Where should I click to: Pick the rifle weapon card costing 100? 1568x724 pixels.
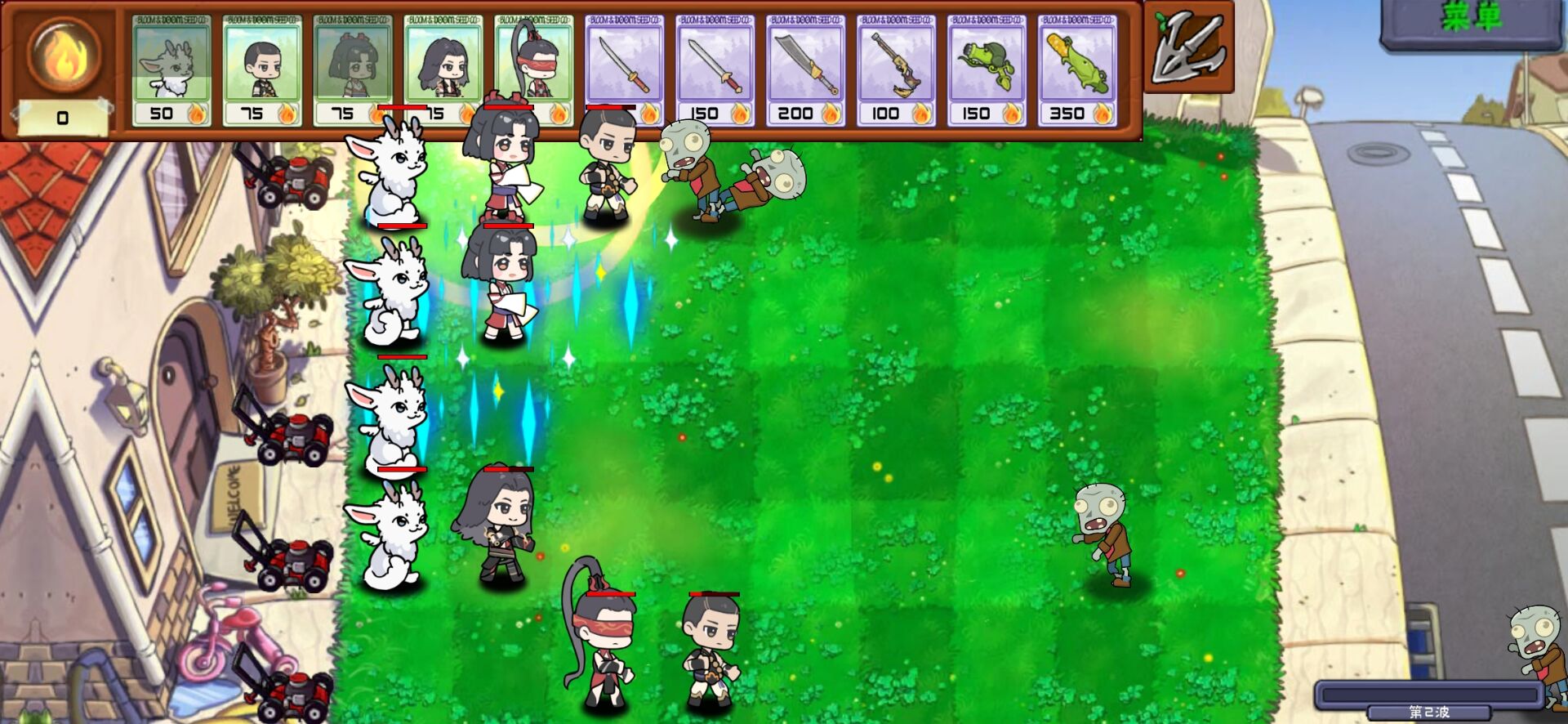(897, 71)
